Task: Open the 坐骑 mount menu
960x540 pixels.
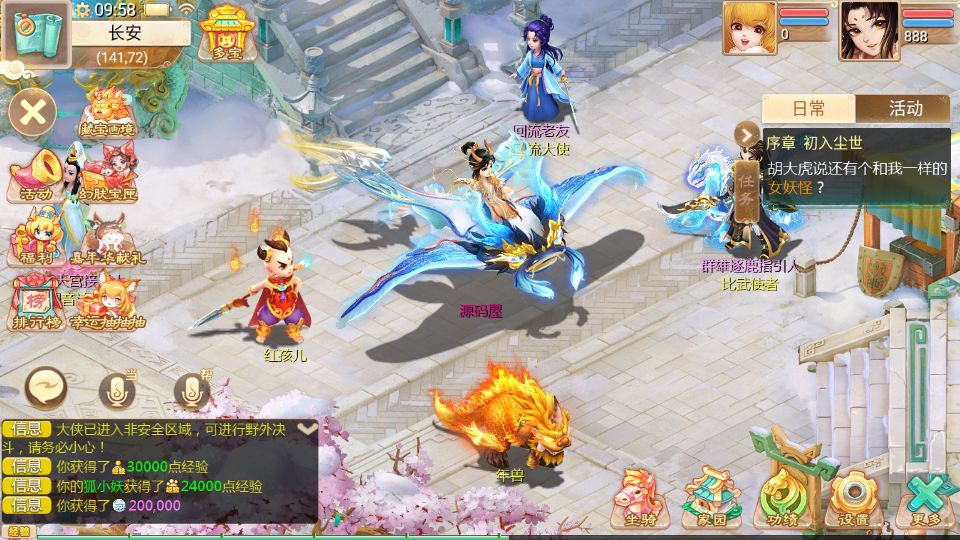Action: [x=640, y=497]
